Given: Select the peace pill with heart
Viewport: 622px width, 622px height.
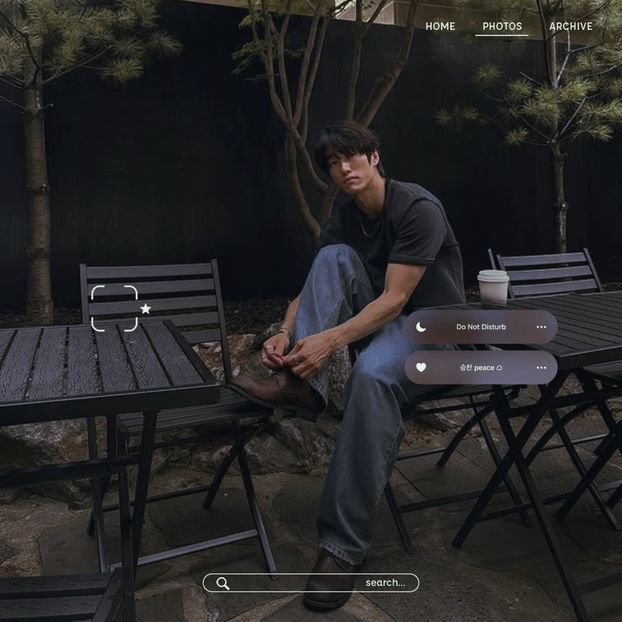Looking at the screenshot, I should click(481, 368).
